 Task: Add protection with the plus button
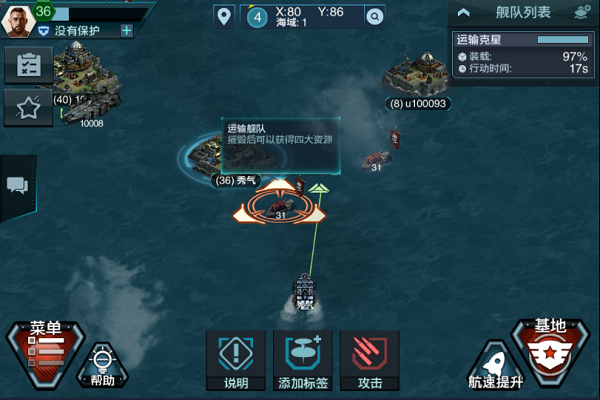pyautogui.click(x=126, y=31)
